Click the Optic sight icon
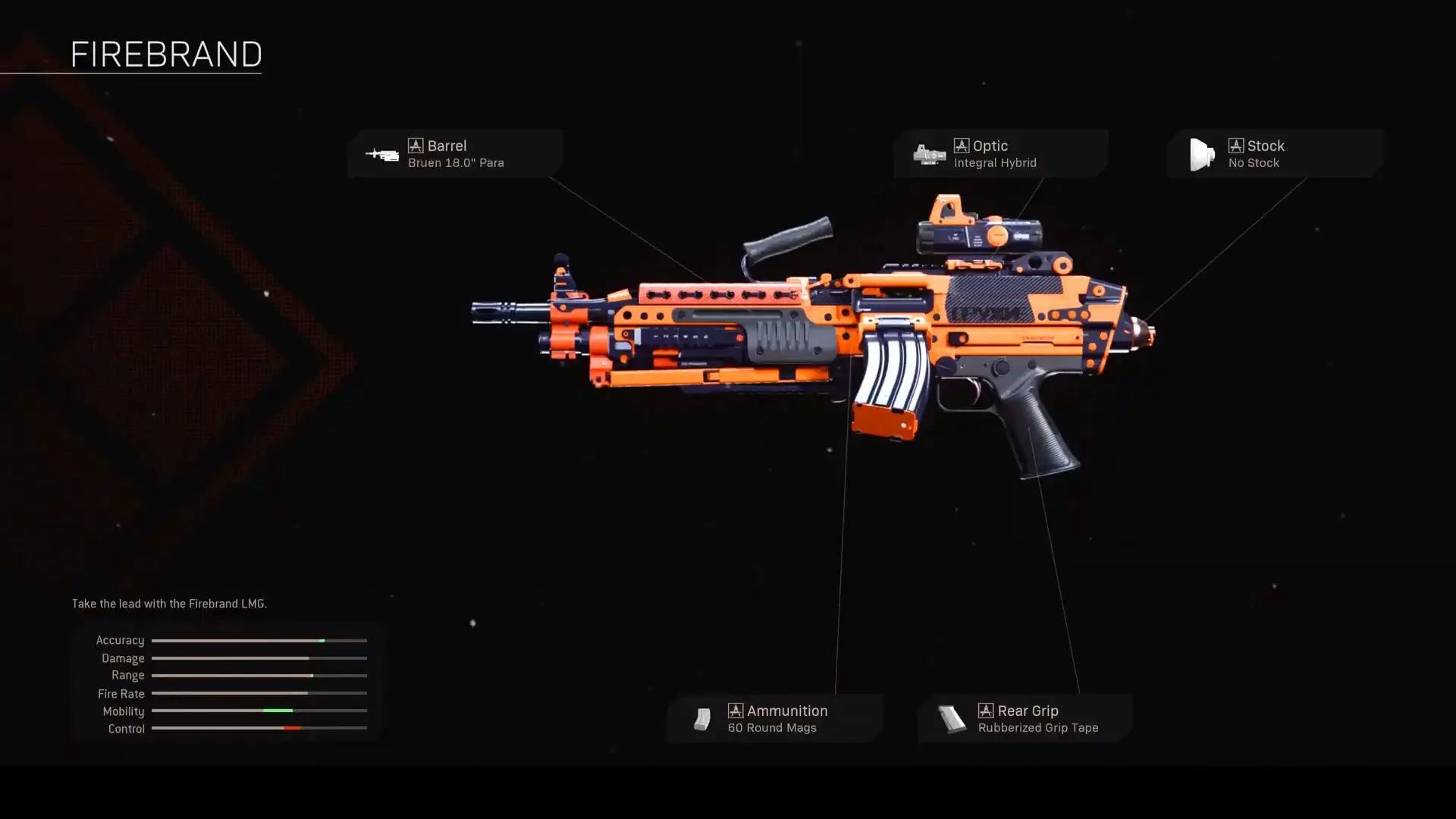 coord(930,153)
